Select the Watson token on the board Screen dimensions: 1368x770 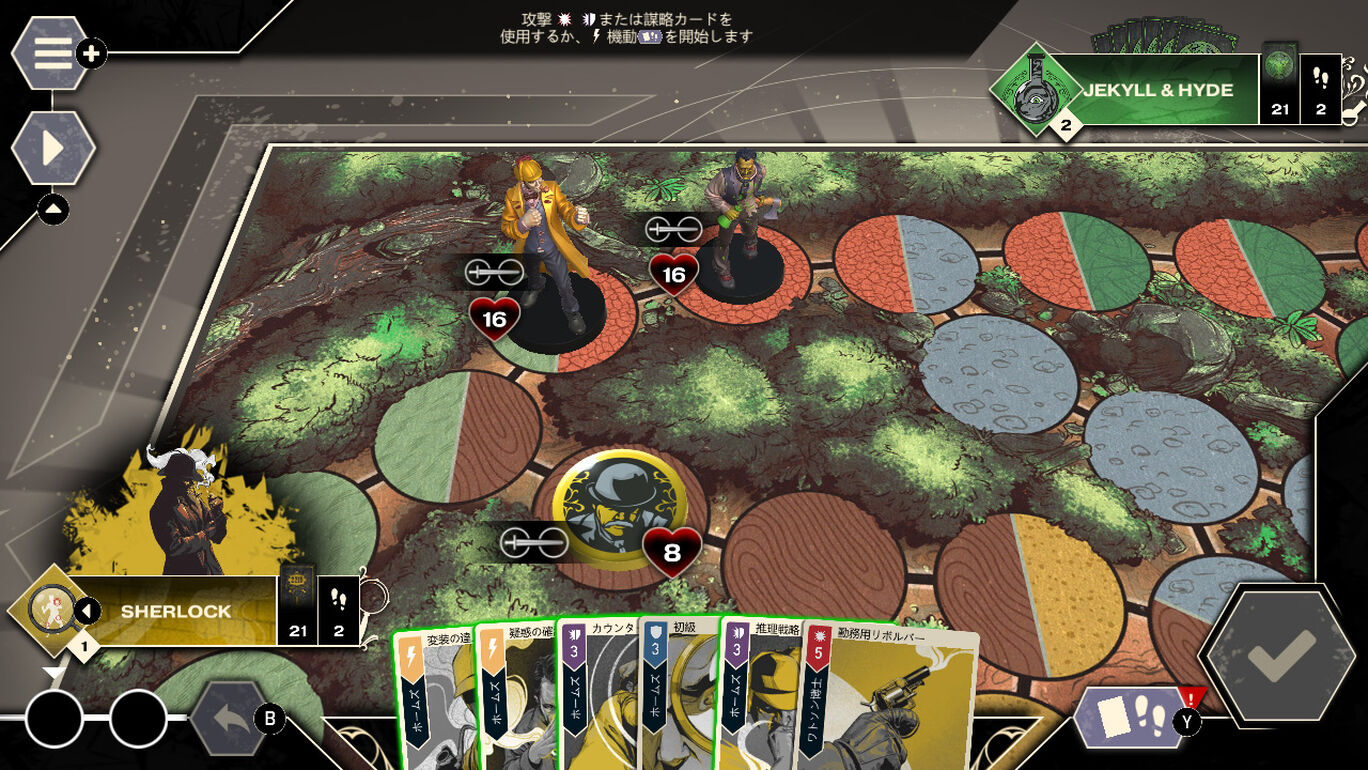pyautogui.click(x=619, y=508)
